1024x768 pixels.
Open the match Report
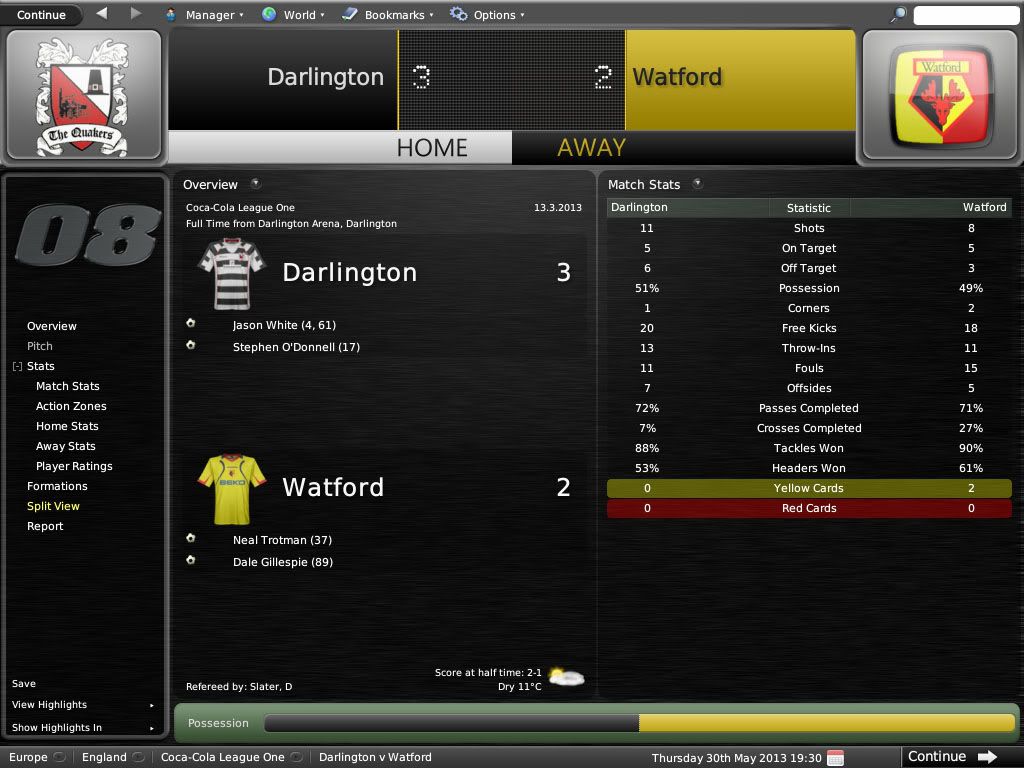click(x=45, y=526)
